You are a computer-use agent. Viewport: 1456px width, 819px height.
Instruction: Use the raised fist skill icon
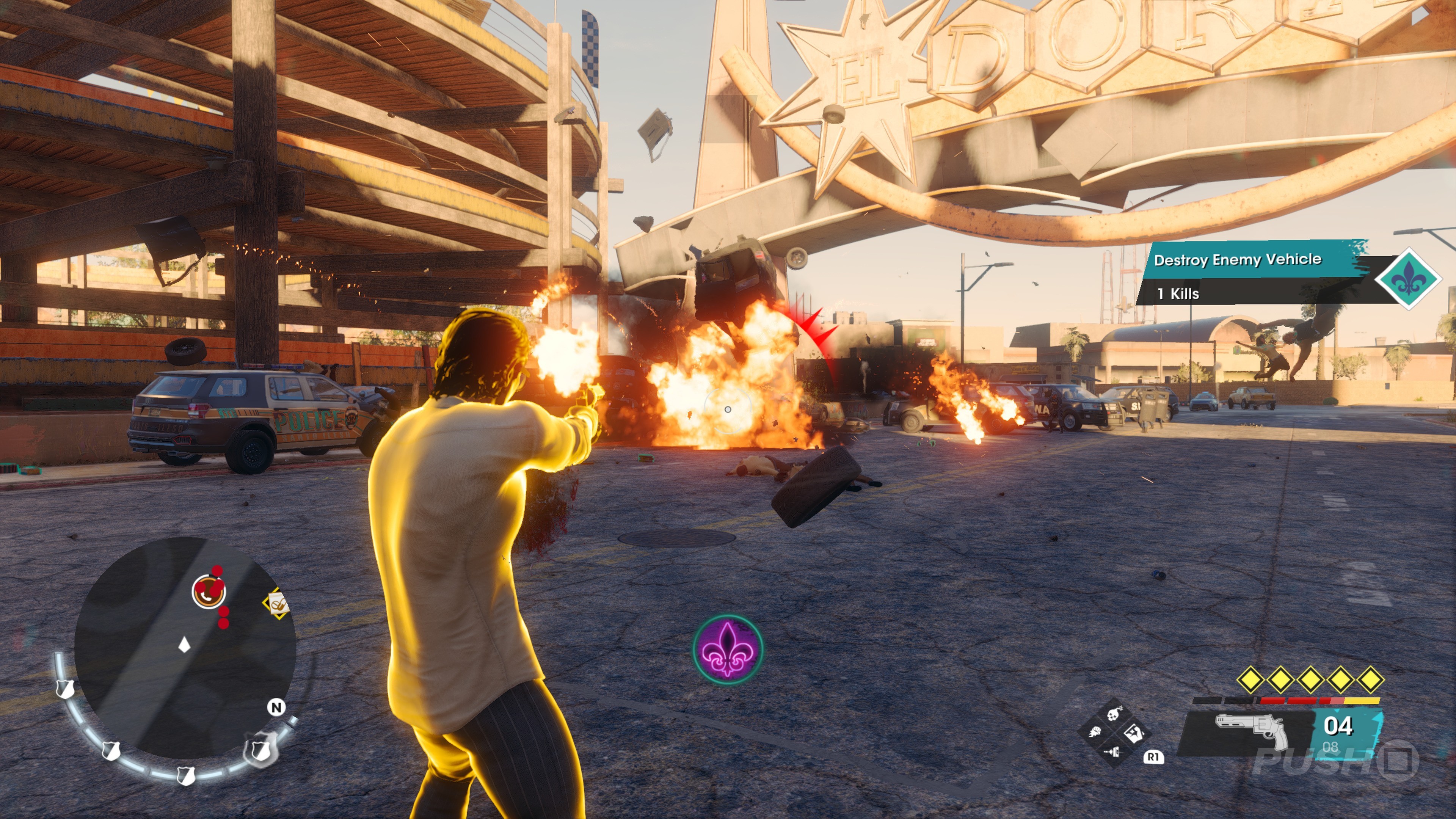coord(1133,733)
